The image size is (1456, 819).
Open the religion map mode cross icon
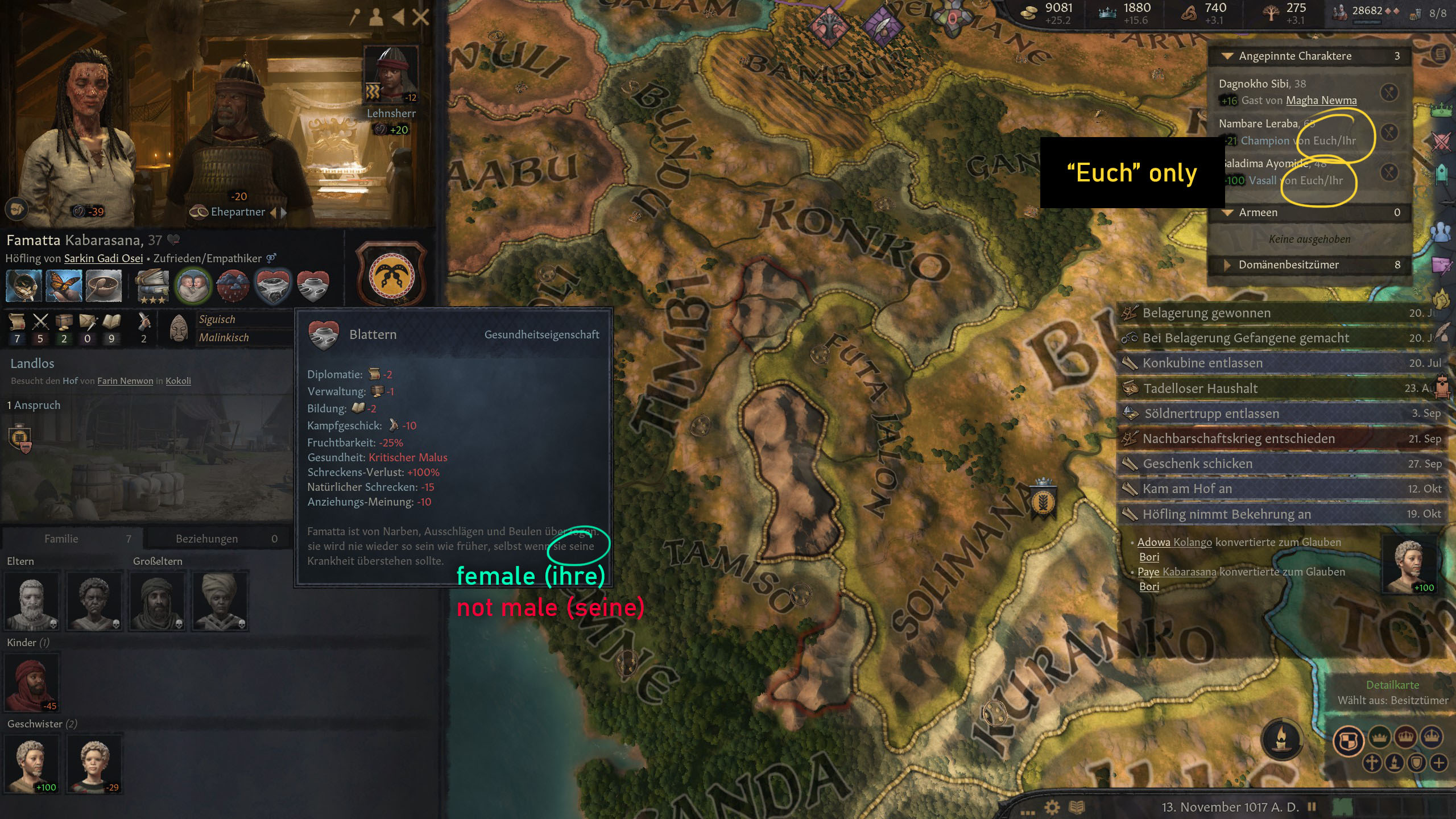(1372, 764)
